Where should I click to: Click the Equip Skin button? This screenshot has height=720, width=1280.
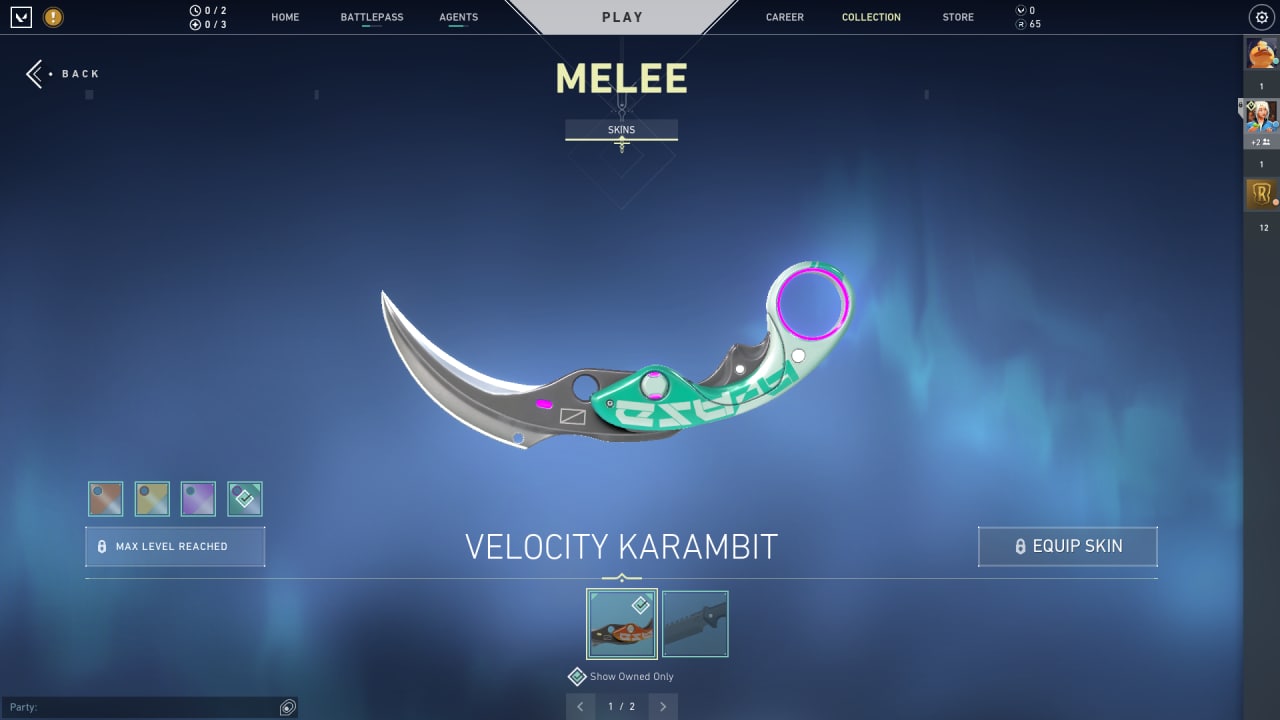point(1067,547)
